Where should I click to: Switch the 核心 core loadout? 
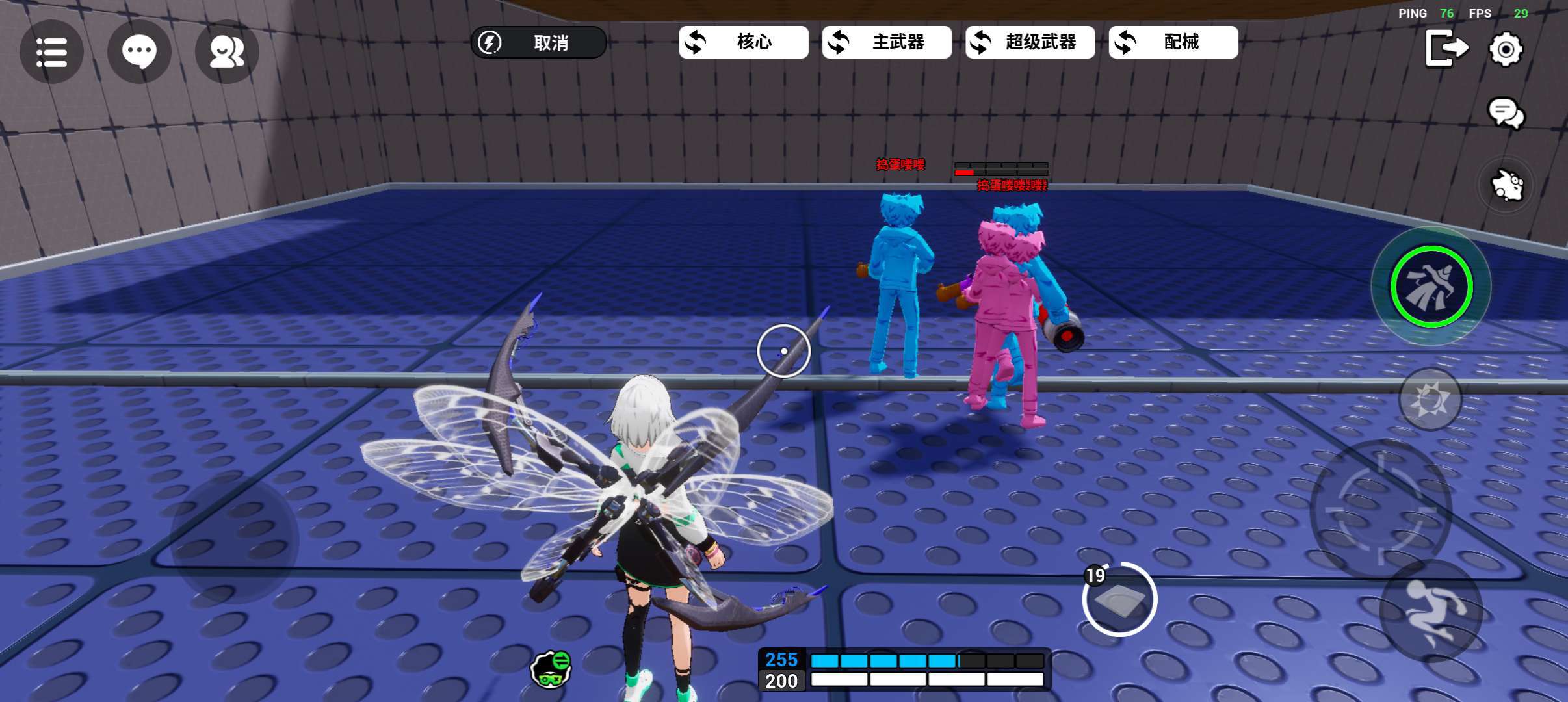(x=744, y=43)
